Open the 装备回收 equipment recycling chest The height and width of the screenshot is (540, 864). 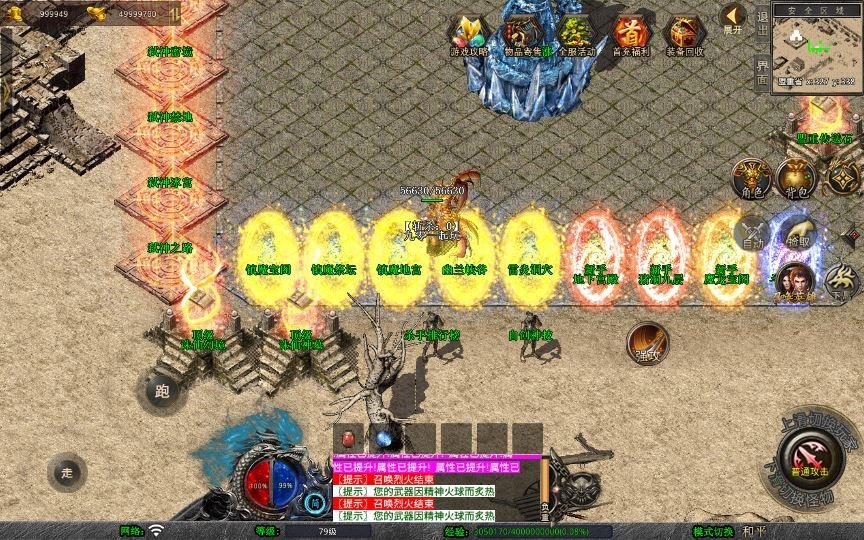[685, 36]
